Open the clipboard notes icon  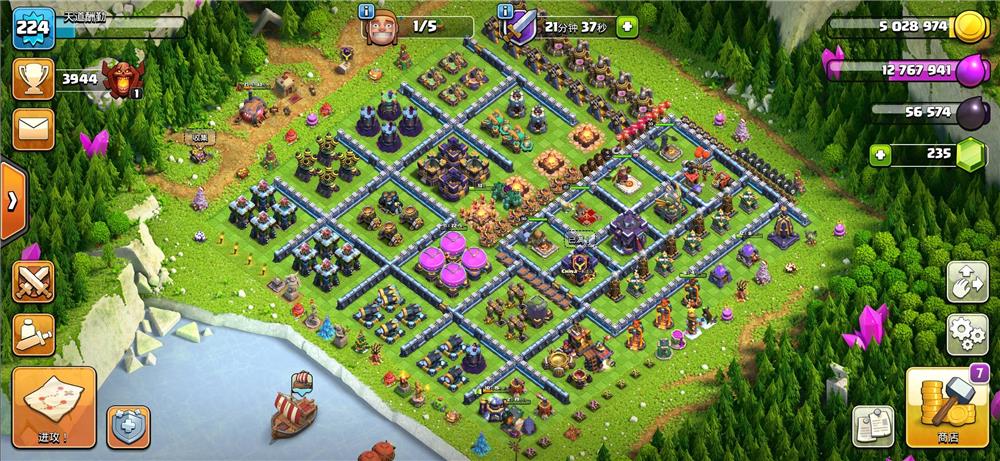click(x=873, y=427)
